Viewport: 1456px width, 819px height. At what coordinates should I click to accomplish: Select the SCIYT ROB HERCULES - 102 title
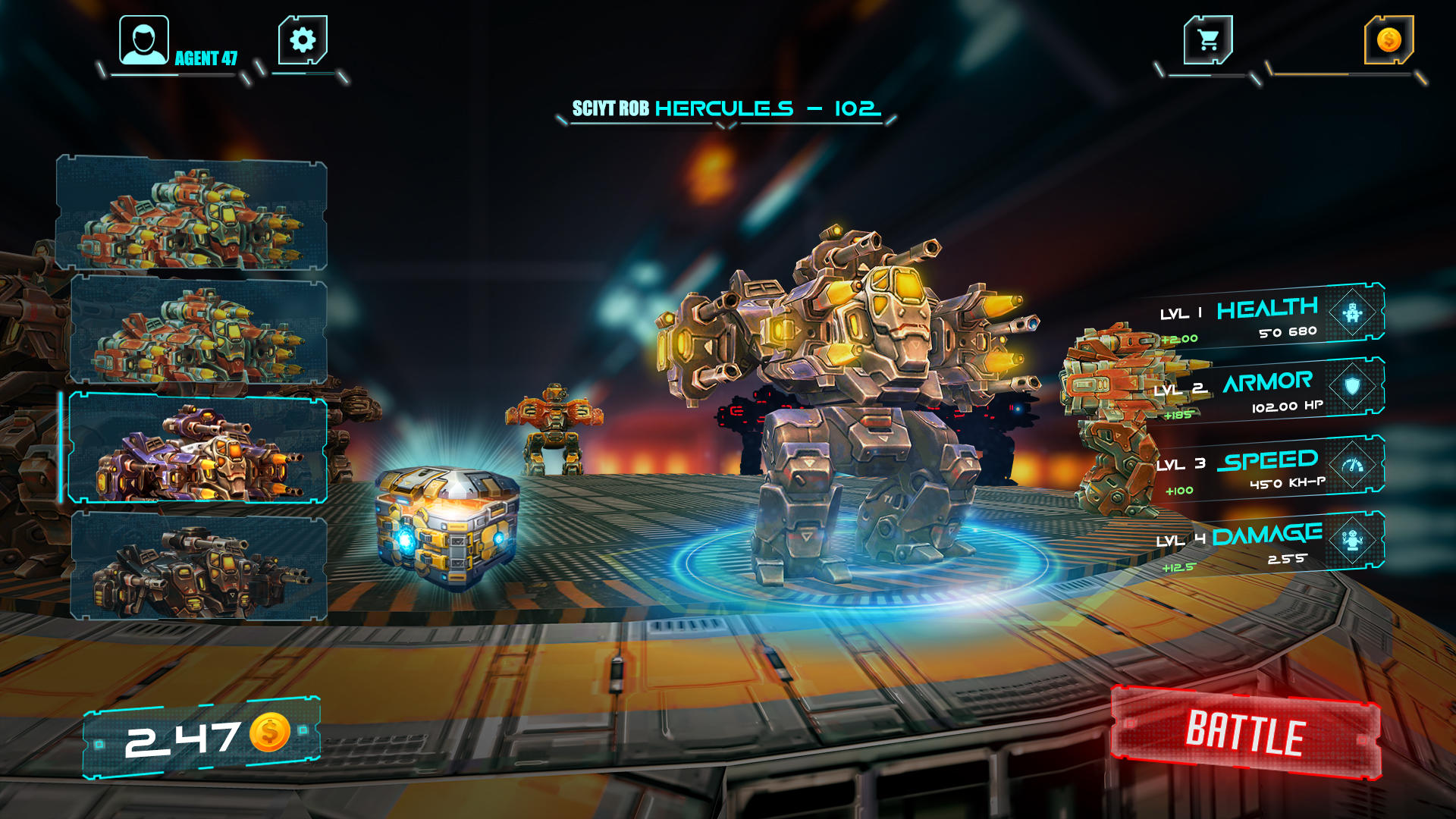tap(726, 108)
